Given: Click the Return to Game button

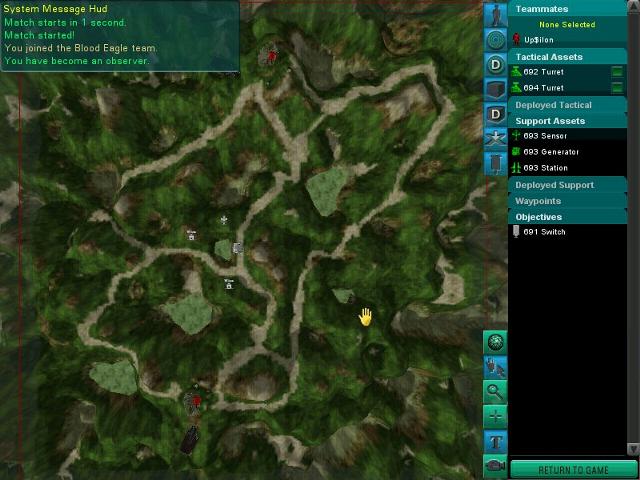Looking at the screenshot, I should tap(573, 469).
